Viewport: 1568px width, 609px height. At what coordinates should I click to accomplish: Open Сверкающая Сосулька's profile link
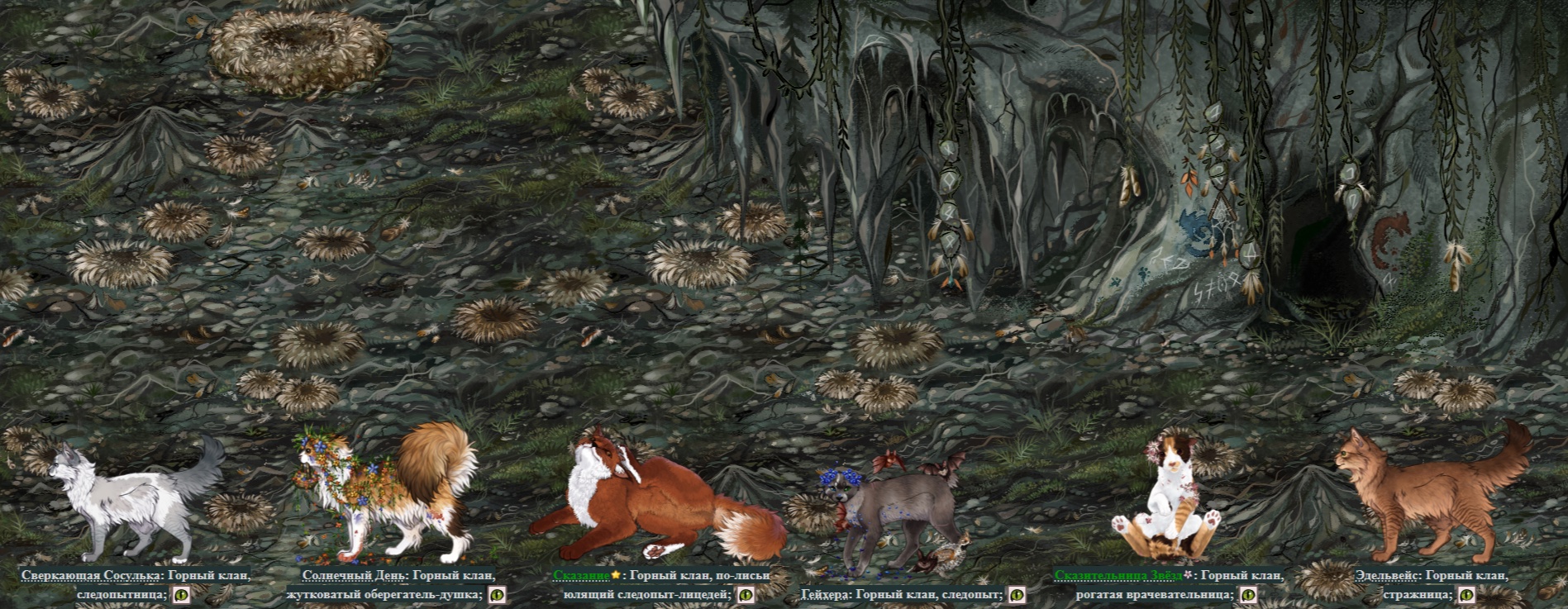[x=89, y=575]
